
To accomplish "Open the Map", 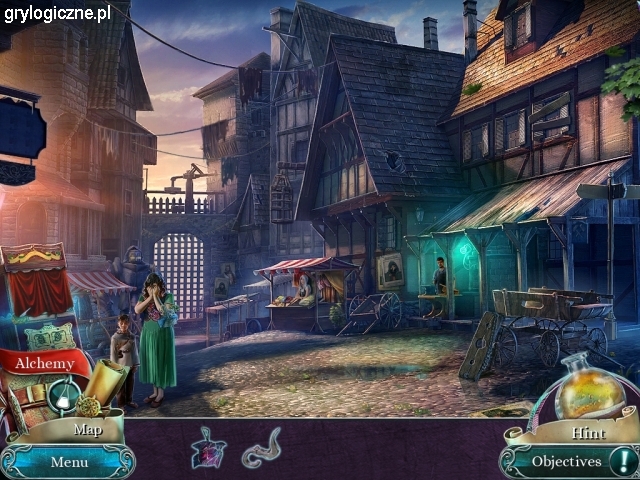I will coord(86,429).
